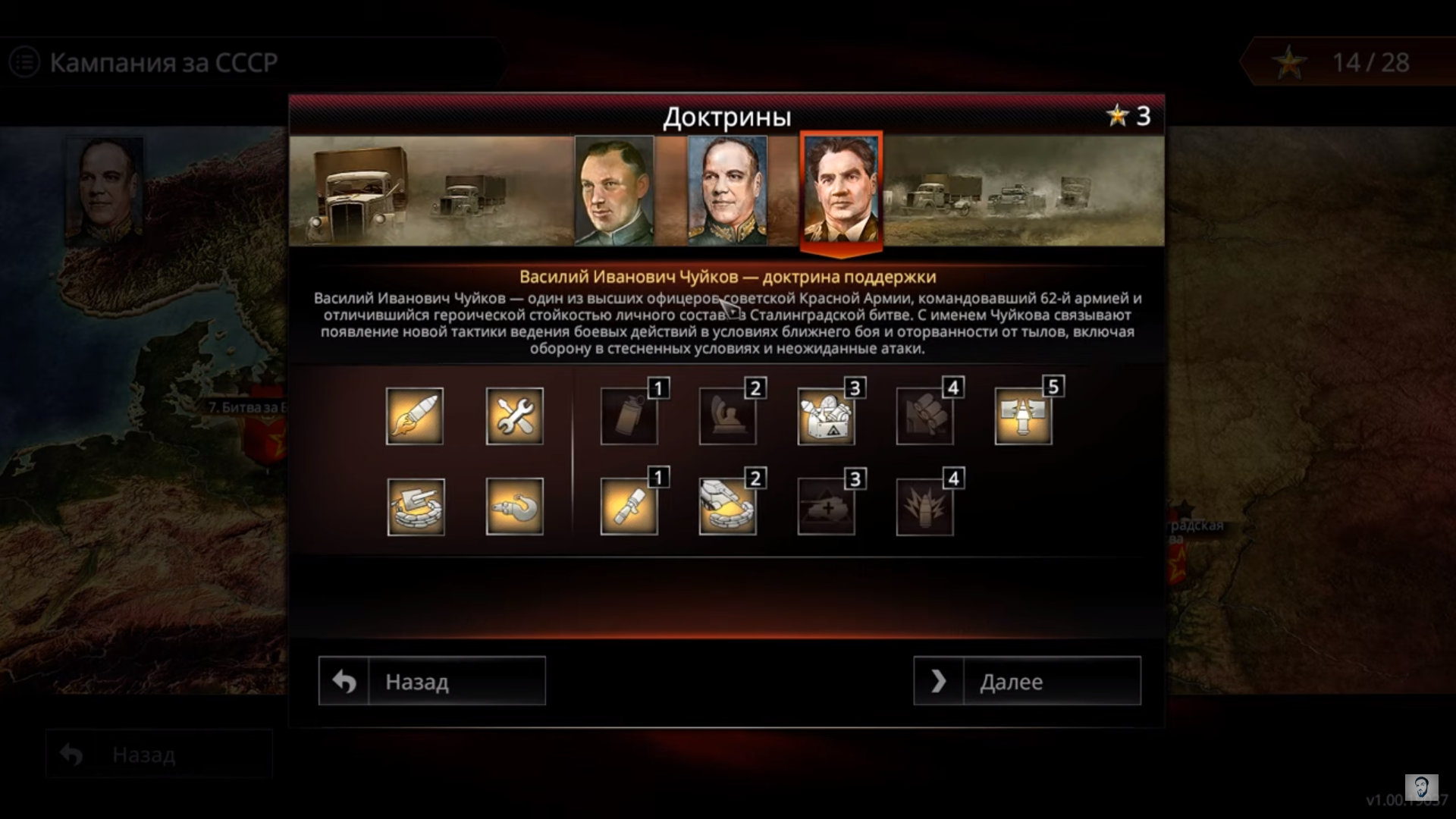Viewport: 1456px width, 819px height.
Task: Click the crossed wrench and screwdriver icon
Action: 514,416
